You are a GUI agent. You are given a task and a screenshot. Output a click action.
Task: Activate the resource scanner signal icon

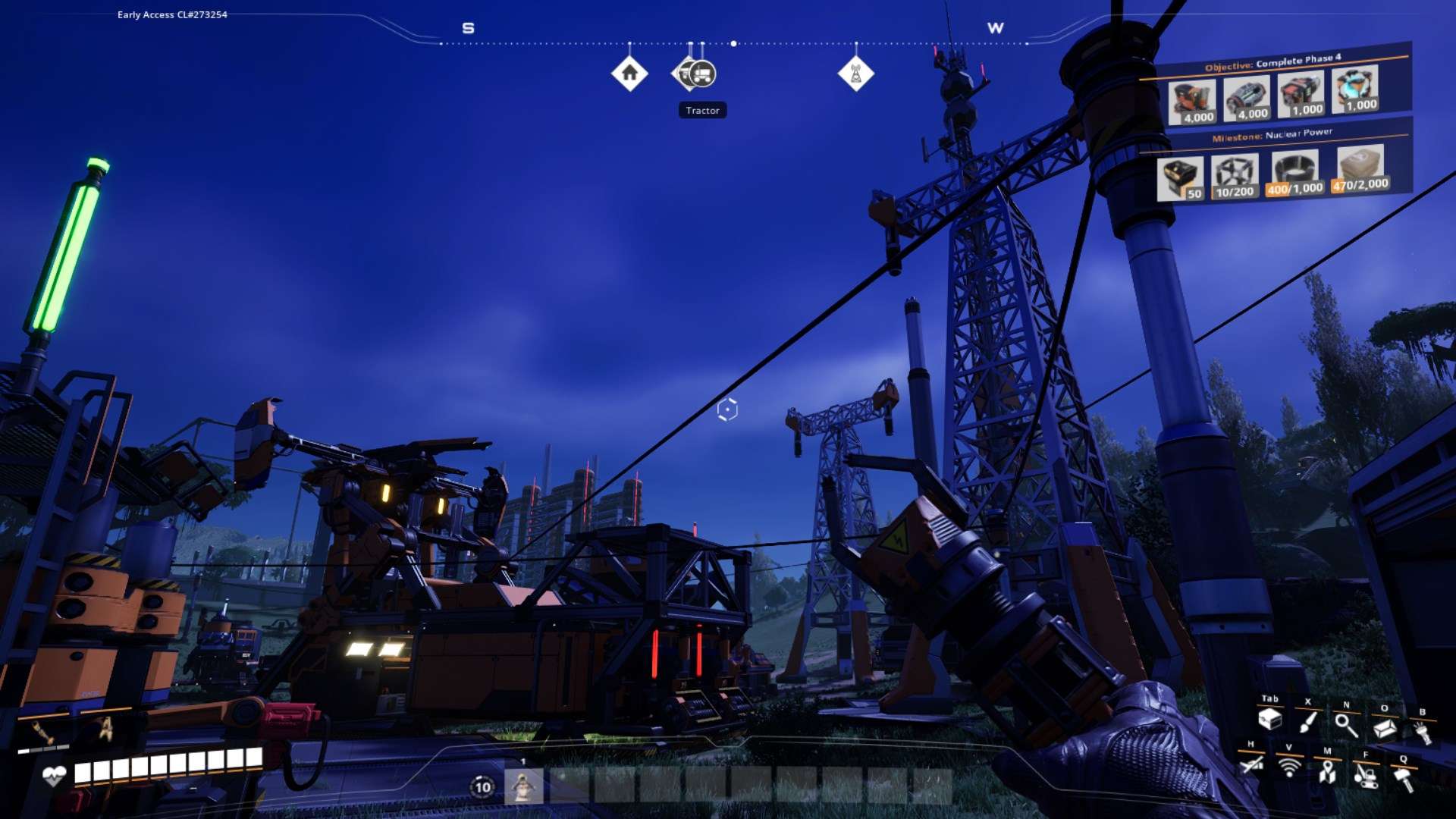pyautogui.click(x=1288, y=767)
